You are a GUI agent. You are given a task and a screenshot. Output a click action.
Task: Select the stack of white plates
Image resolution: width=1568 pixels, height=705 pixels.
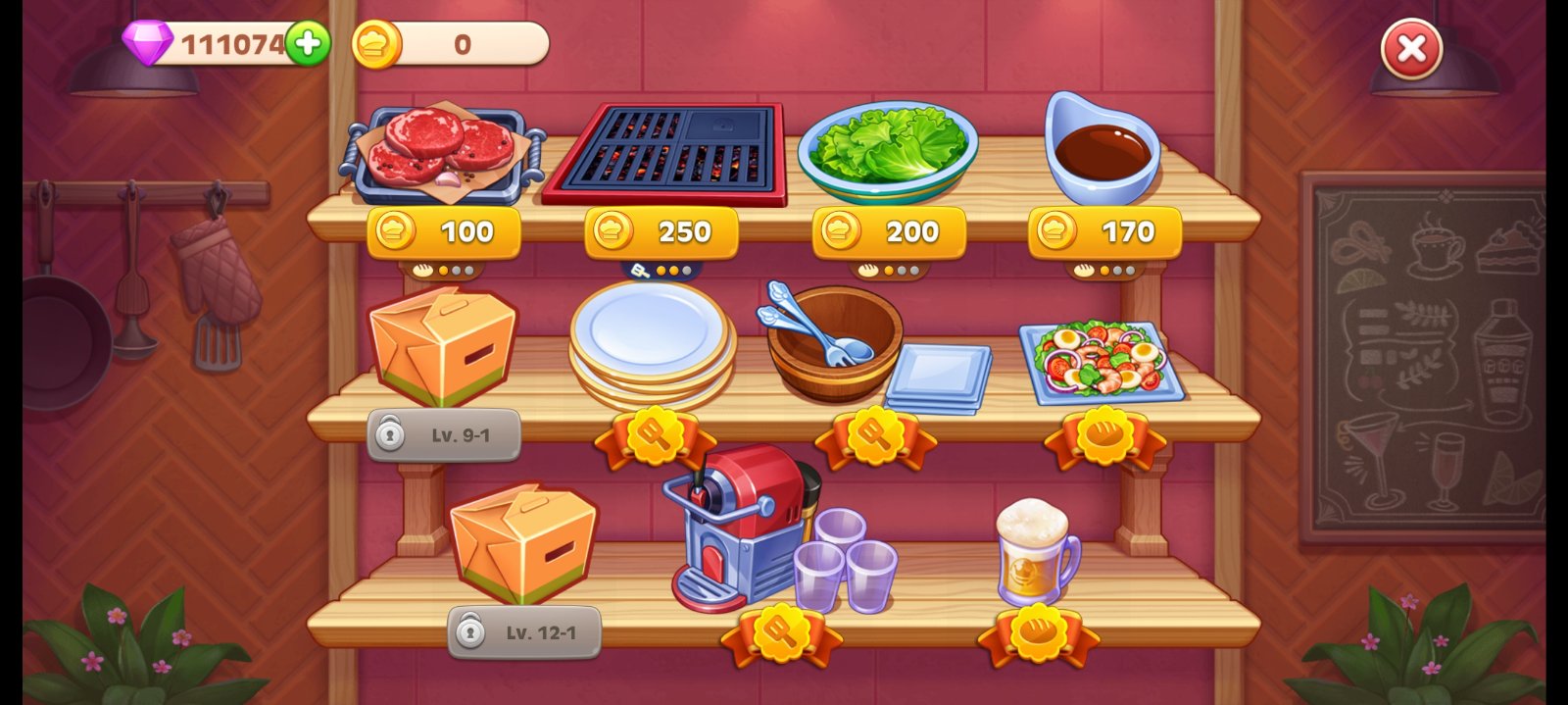click(x=652, y=343)
